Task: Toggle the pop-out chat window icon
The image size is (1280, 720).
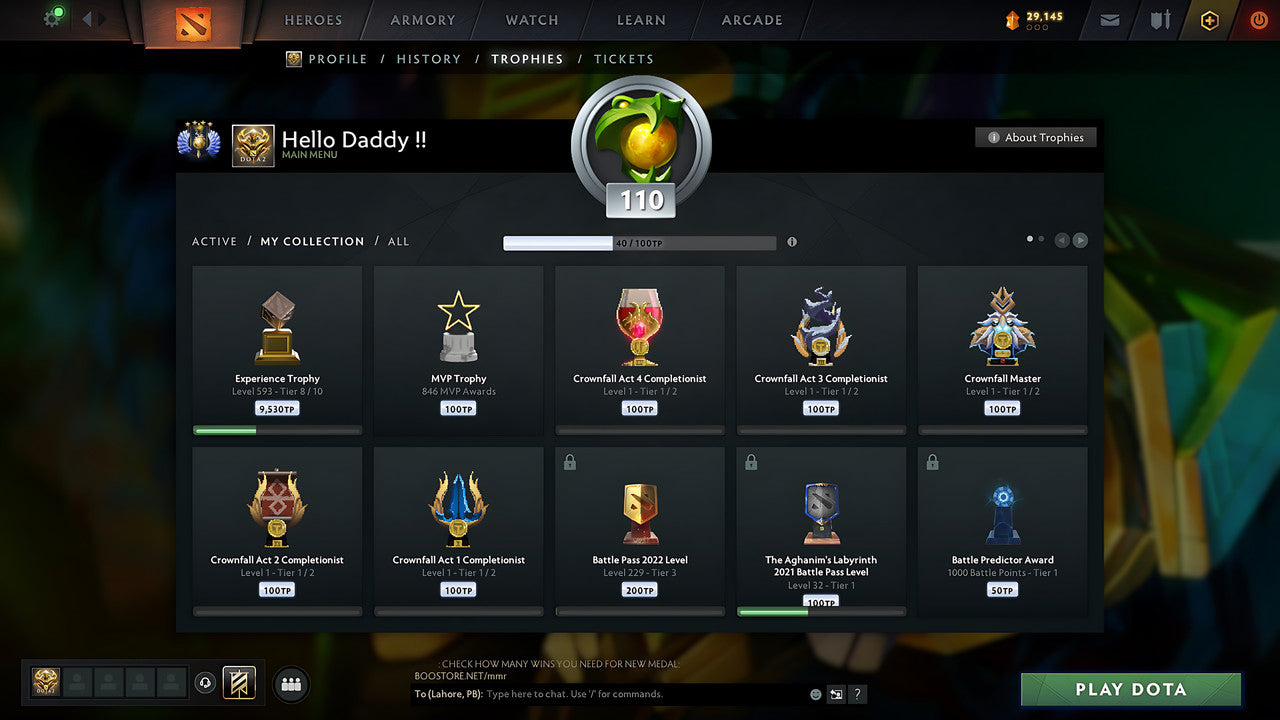Action: pos(835,694)
